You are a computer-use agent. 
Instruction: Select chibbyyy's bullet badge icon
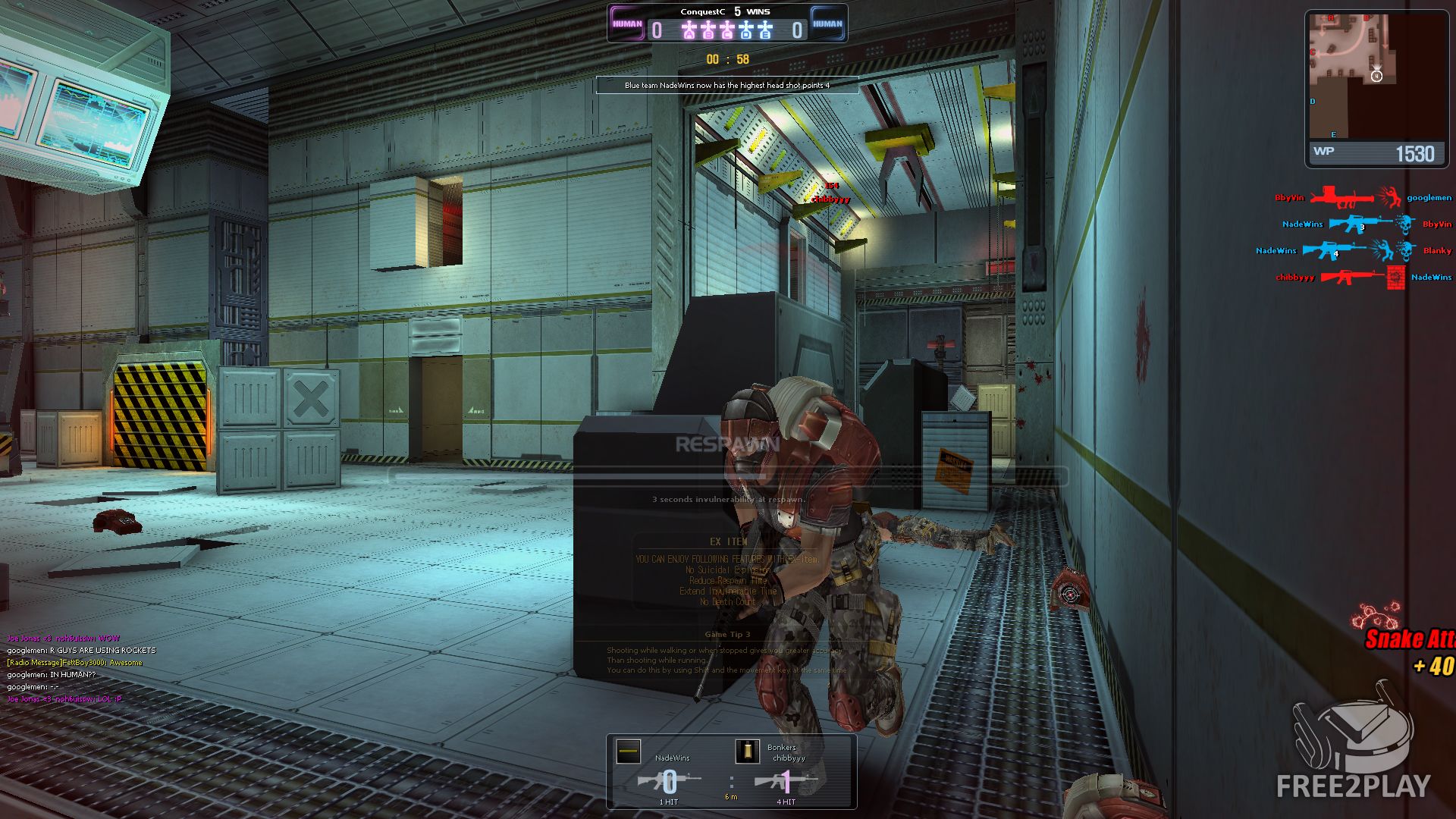coord(747,752)
